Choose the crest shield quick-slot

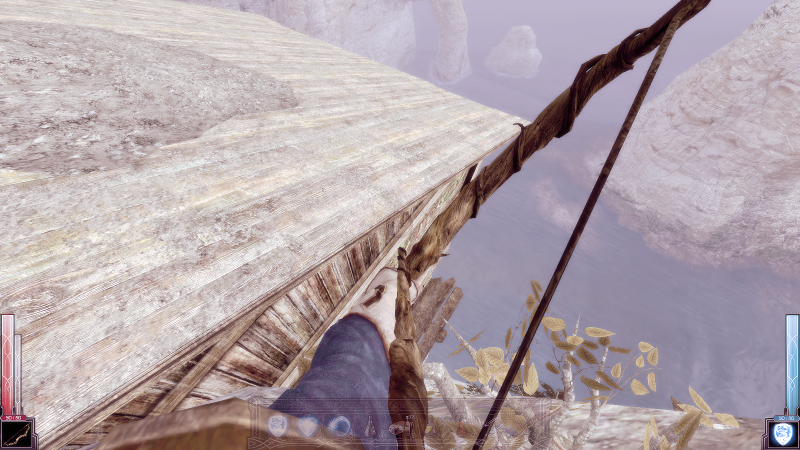[278, 426]
